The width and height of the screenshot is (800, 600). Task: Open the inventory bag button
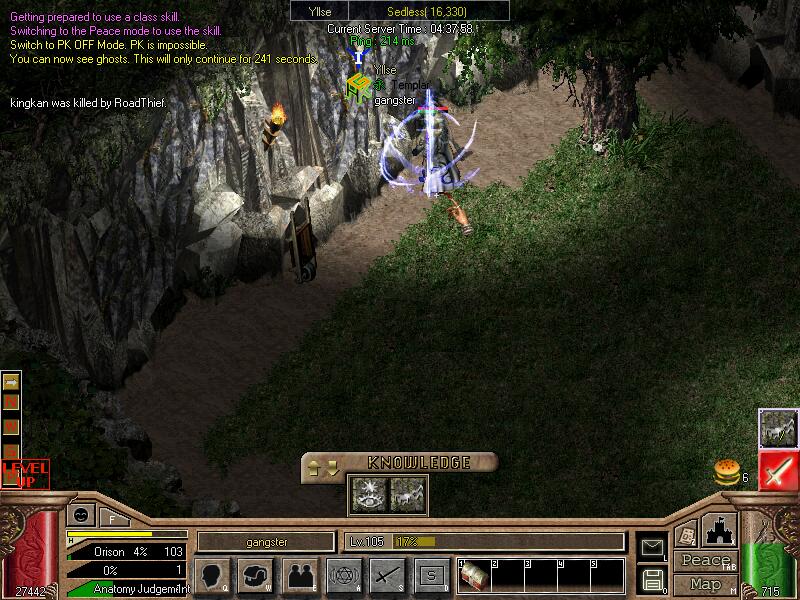[x=254, y=575]
